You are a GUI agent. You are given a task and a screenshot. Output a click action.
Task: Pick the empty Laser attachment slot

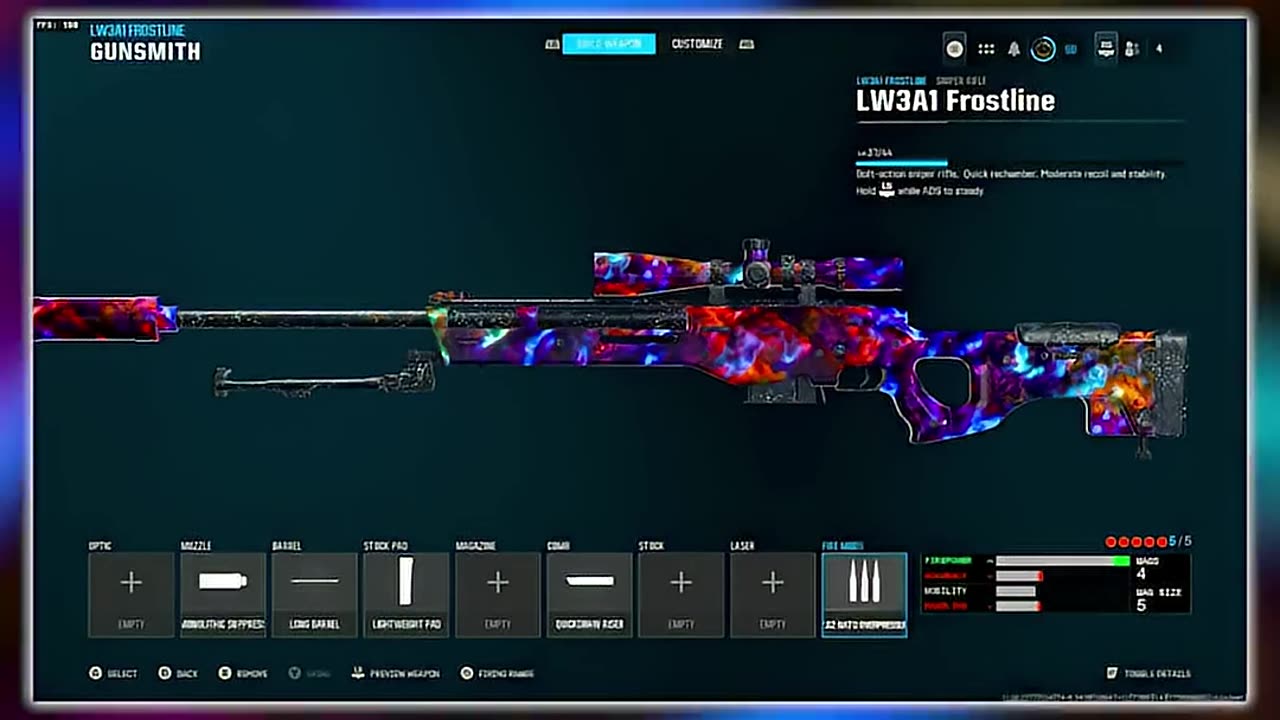coord(773,594)
